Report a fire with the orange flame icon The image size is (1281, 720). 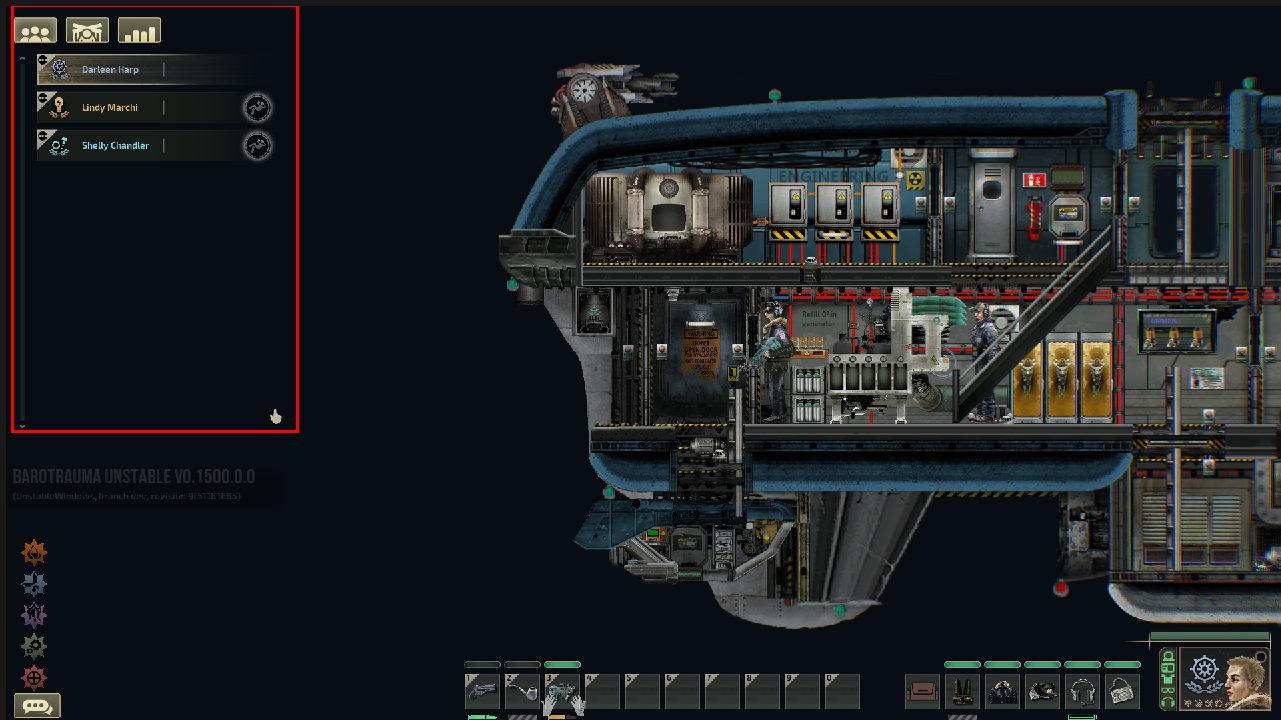[x=34, y=552]
